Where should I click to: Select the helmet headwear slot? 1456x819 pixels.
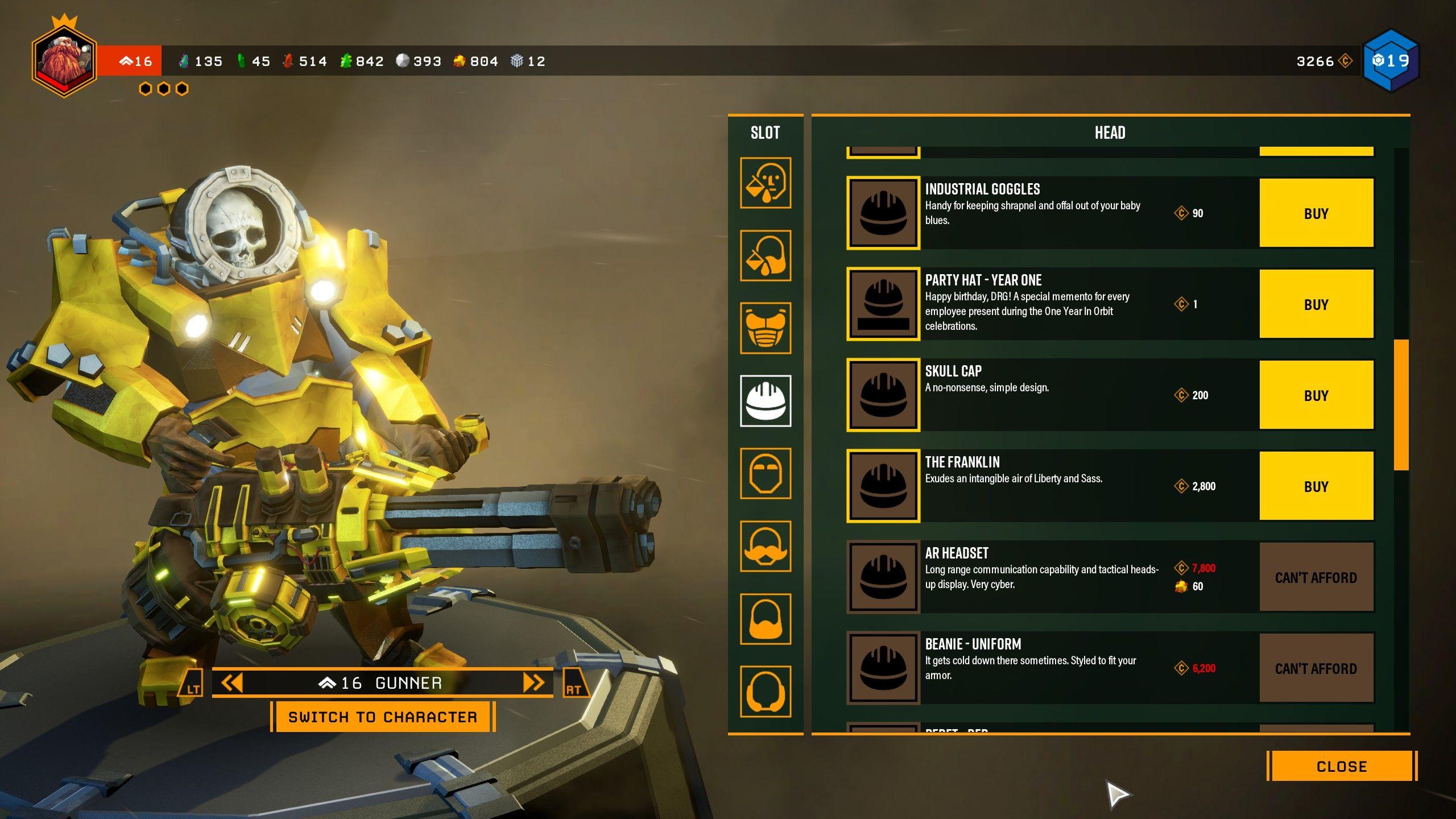[x=765, y=401]
